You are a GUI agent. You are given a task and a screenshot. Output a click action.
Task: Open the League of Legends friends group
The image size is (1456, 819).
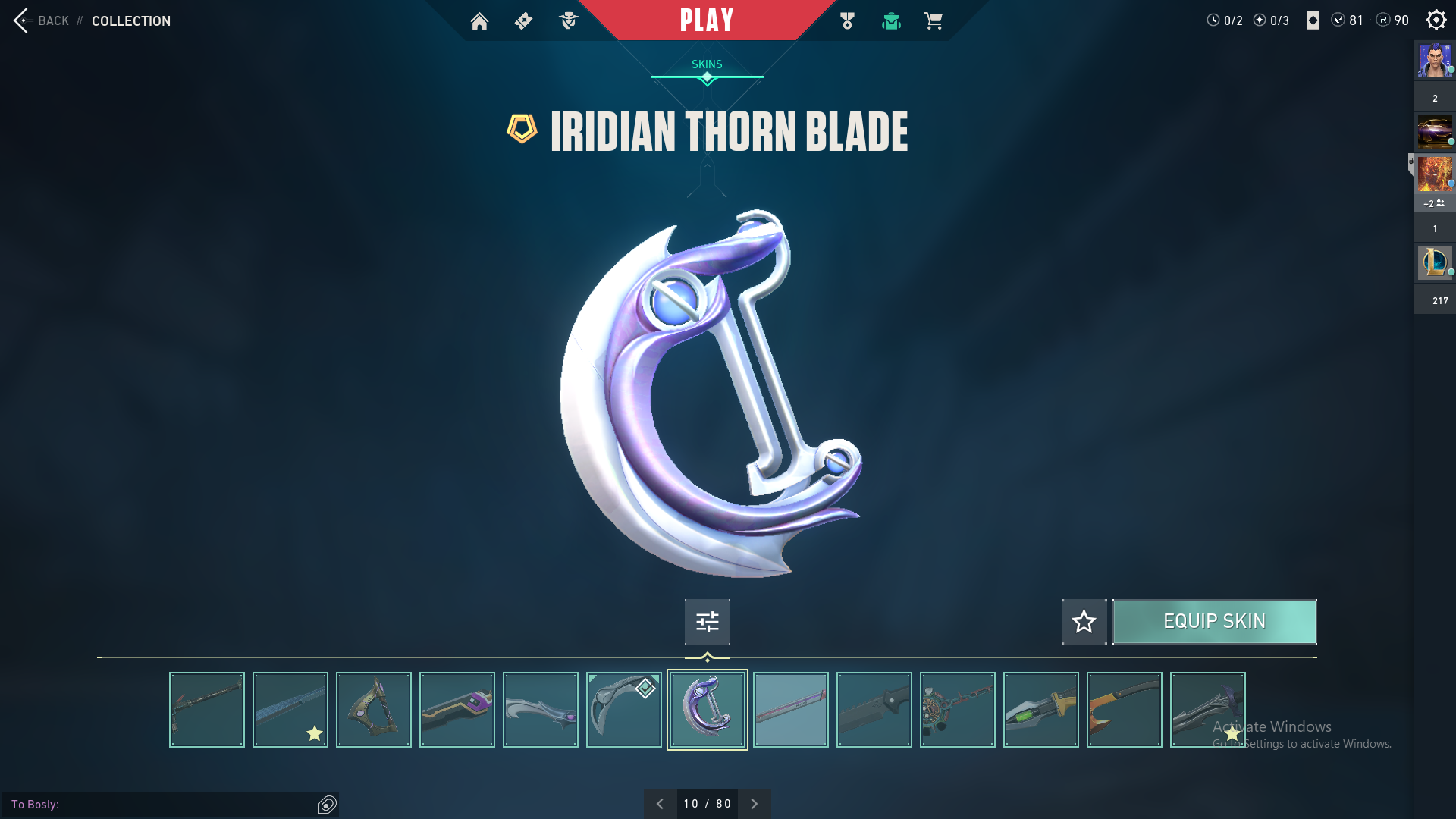(1435, 262)
